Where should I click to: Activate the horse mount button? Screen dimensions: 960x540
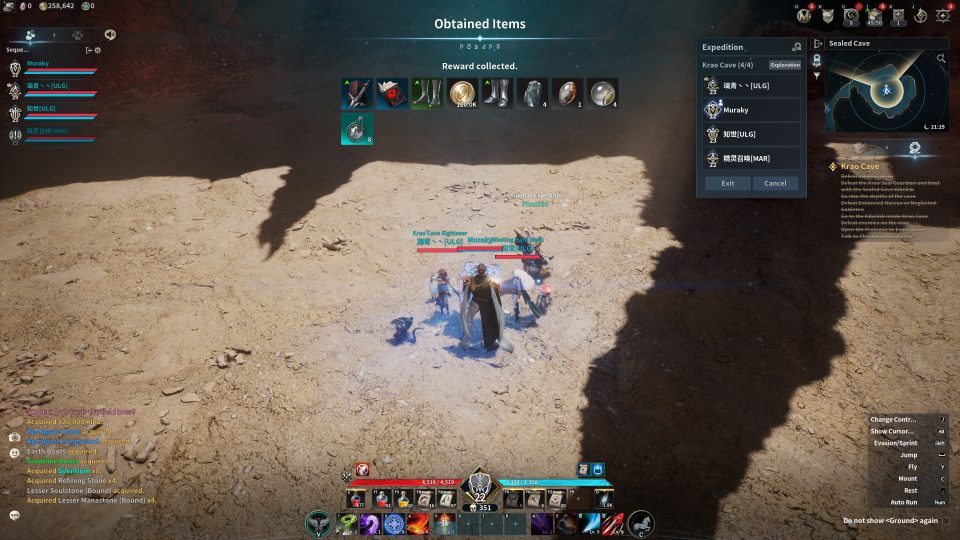[641, 523]
